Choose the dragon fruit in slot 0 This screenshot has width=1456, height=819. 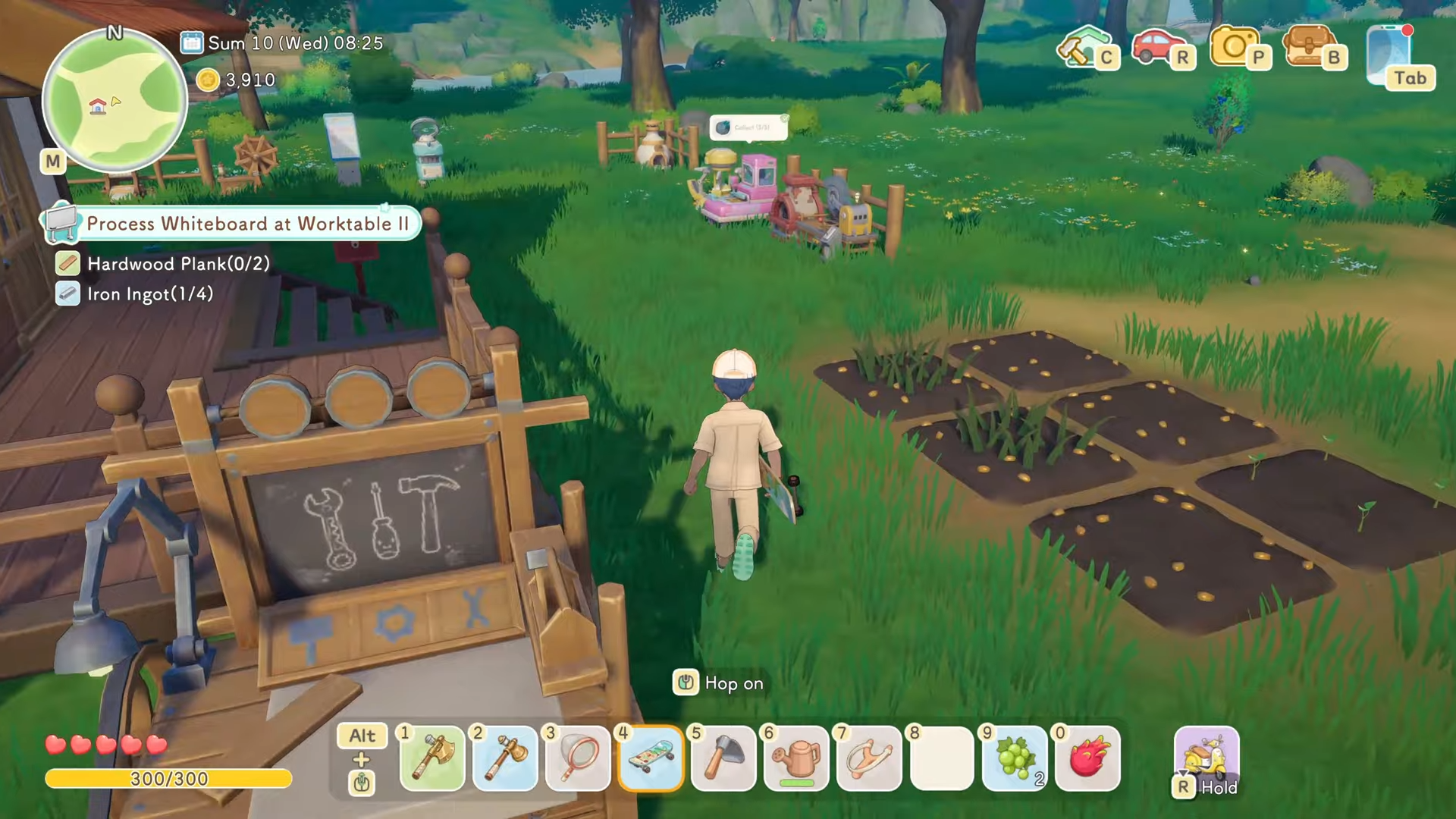coord(1087,758)
